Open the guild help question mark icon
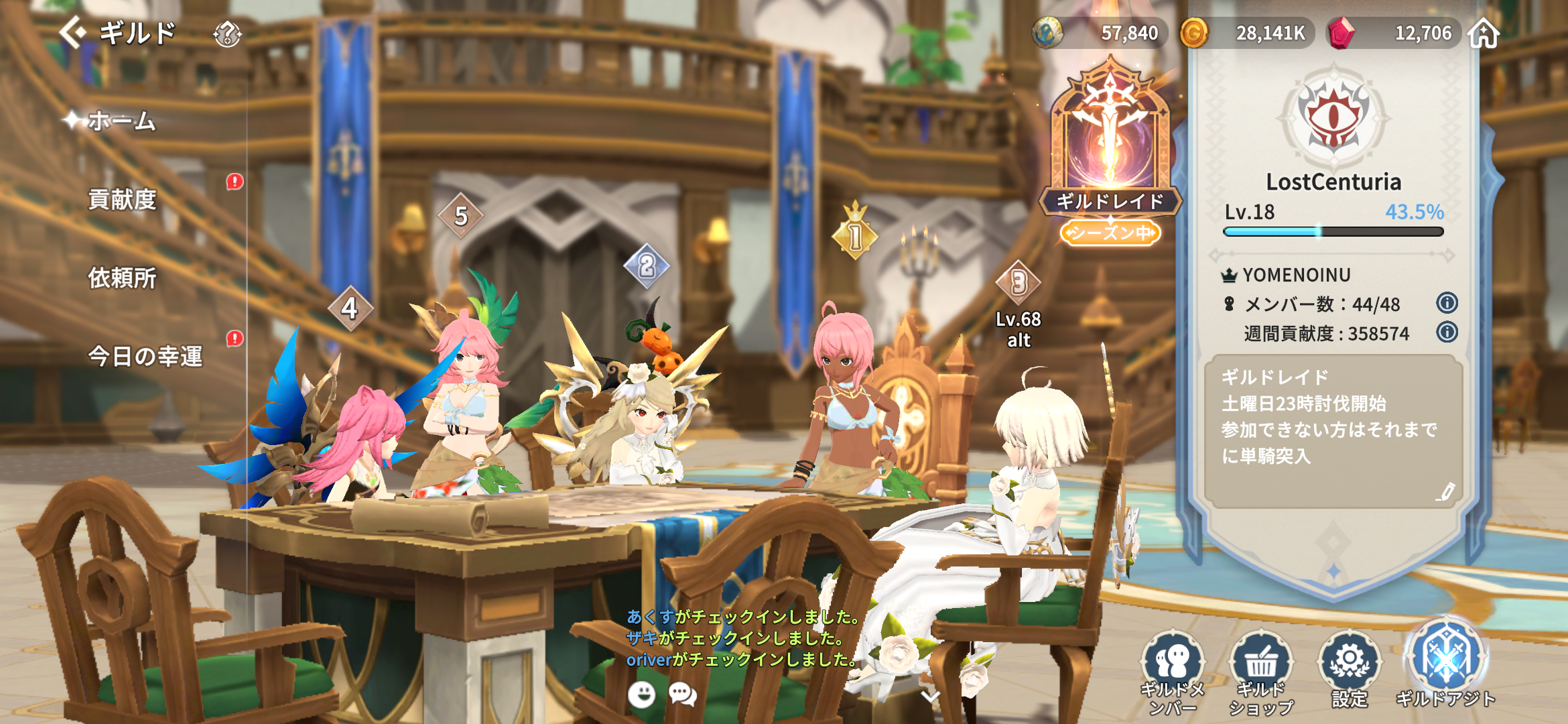Image resolution: width=1568 pixels, height=724 pixels. (x=227, y=34)
